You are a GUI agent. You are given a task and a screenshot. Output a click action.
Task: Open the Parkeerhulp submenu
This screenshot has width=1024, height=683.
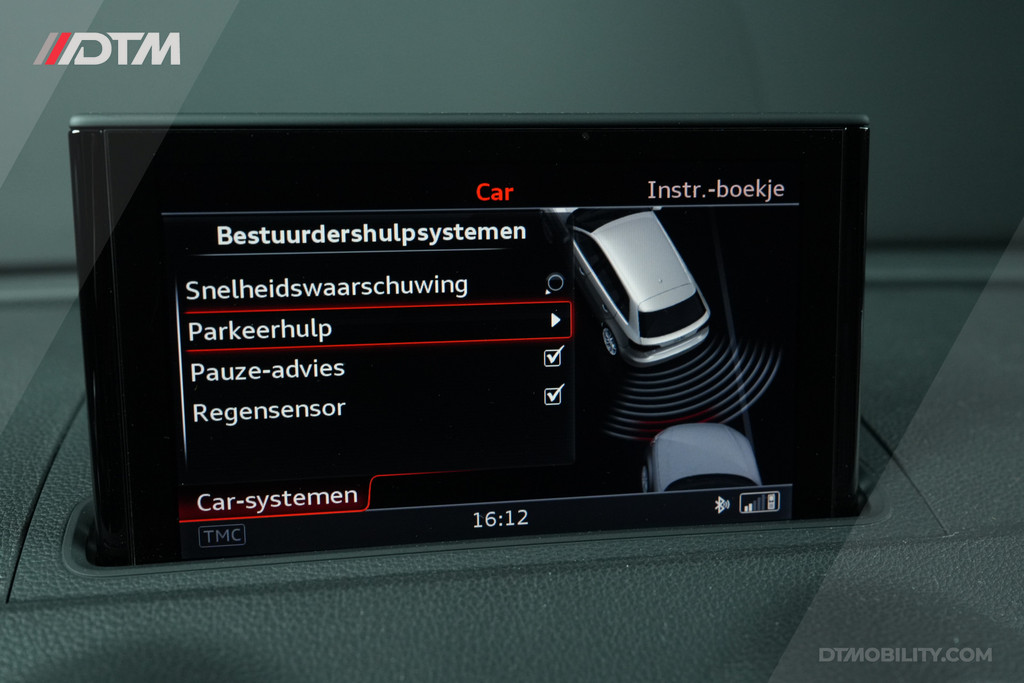pyautogui.click(x=378, y=326)
